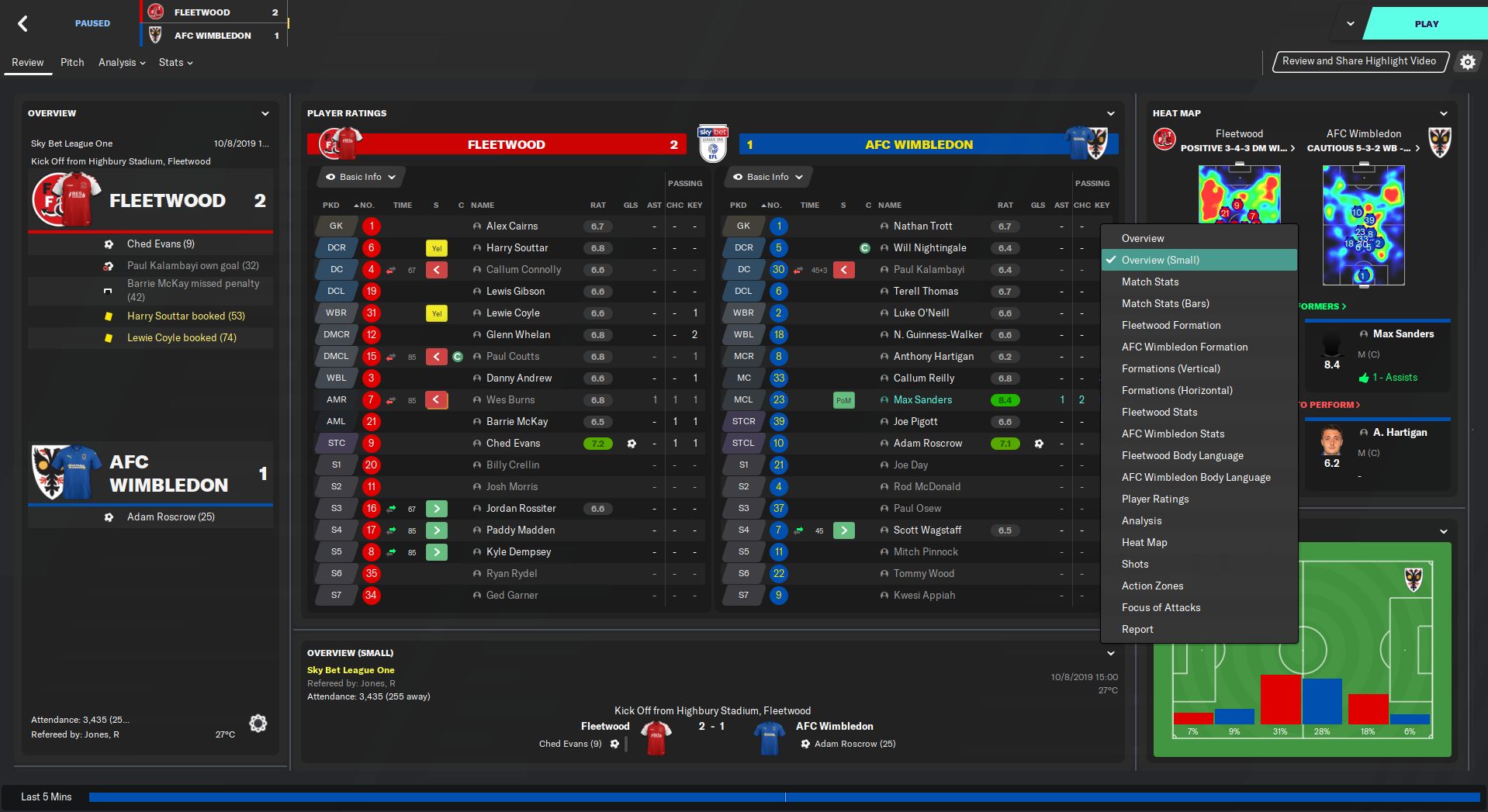Collapse the Player Ratings panel chevron
This screenshot has height=812, width=1488.
tap(1112, 112)
